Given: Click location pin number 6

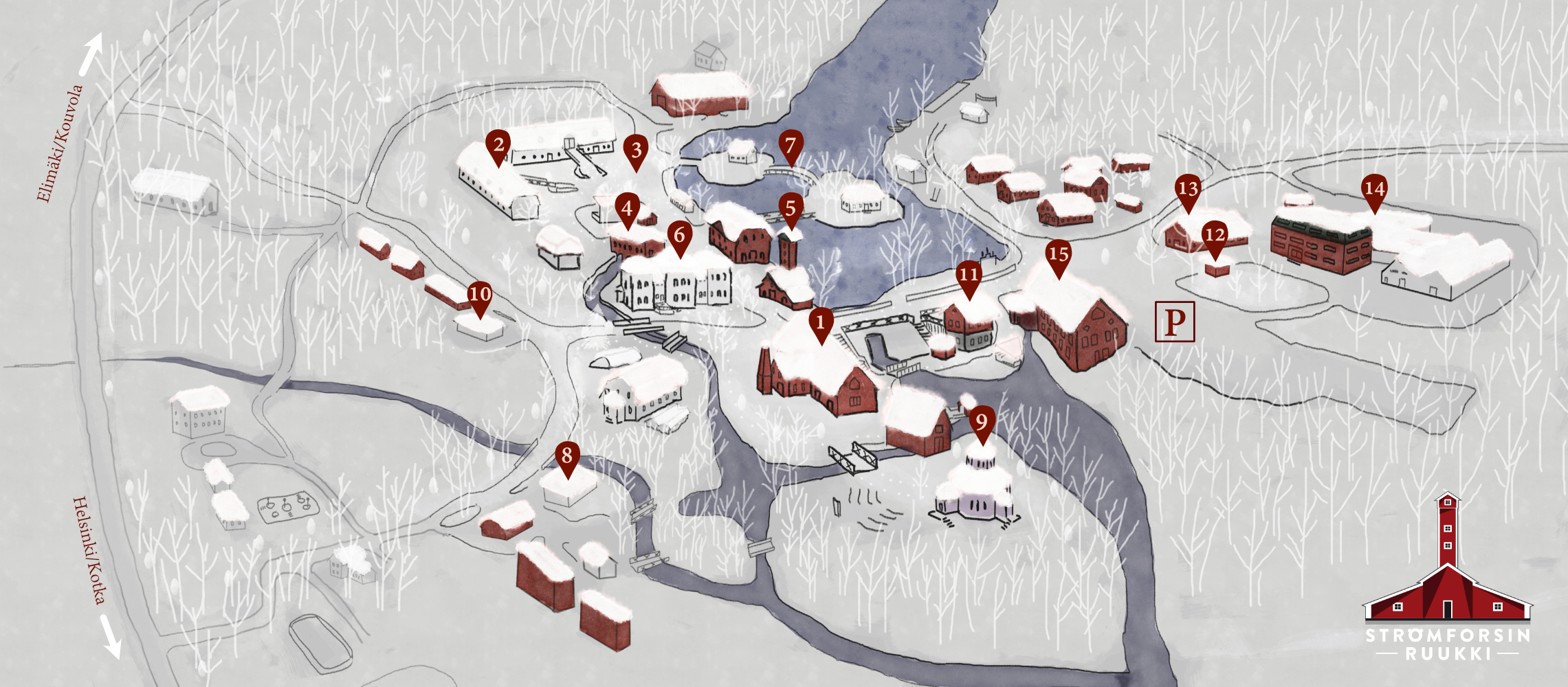Looking at the screenshot, I should [x=679, y=236].
